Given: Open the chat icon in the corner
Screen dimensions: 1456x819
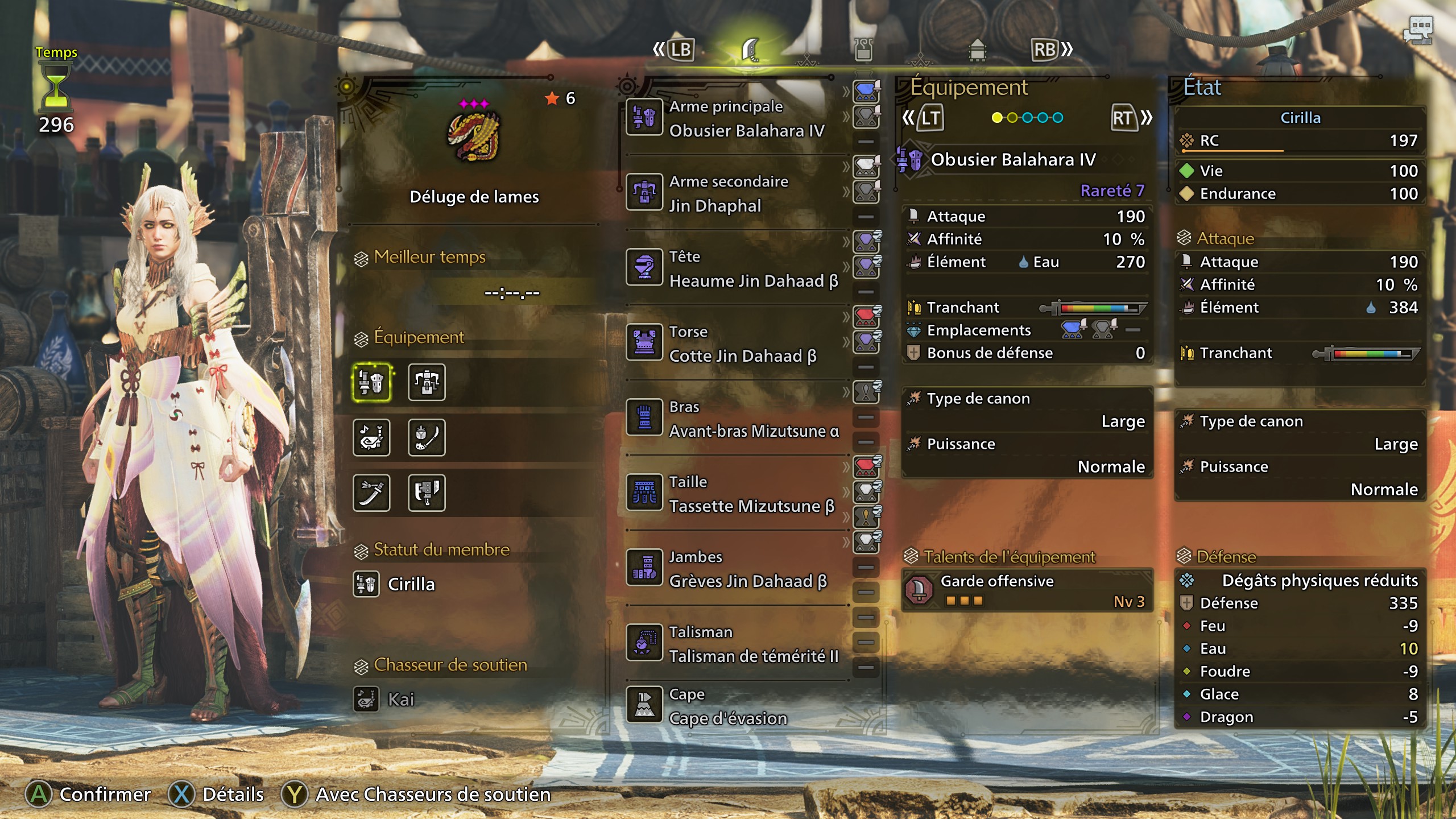Looking at the screenshot, I should (1418, 30).
